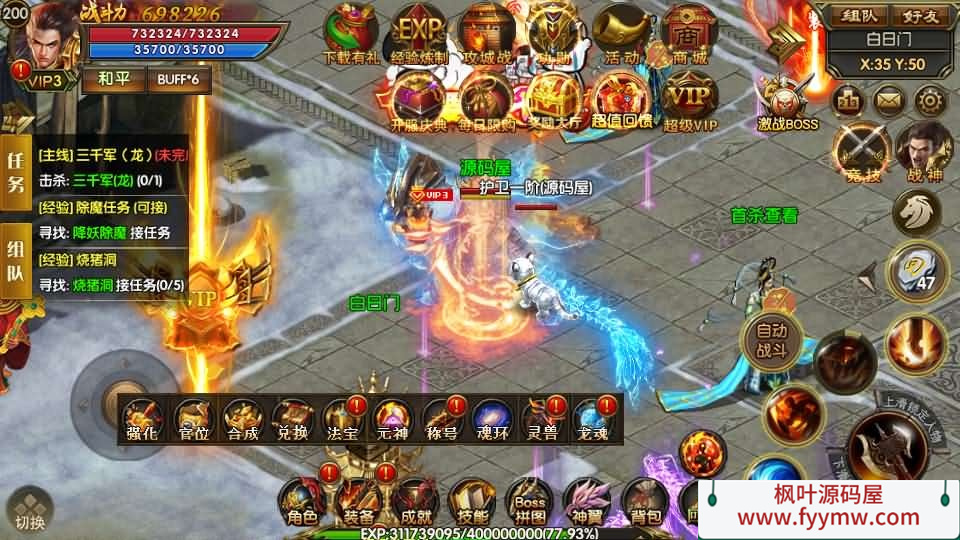Click the horse mount icon
Screen dimensions: 960x540
click(917, 211)
